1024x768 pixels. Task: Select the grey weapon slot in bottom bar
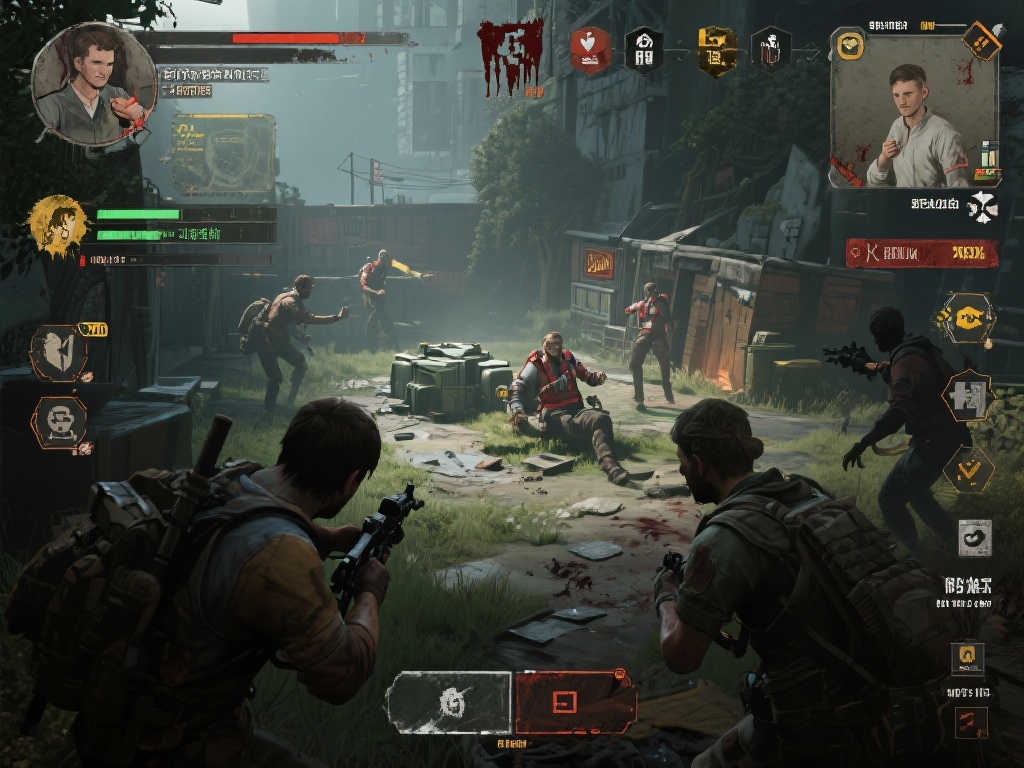click(x=449, y=701)
